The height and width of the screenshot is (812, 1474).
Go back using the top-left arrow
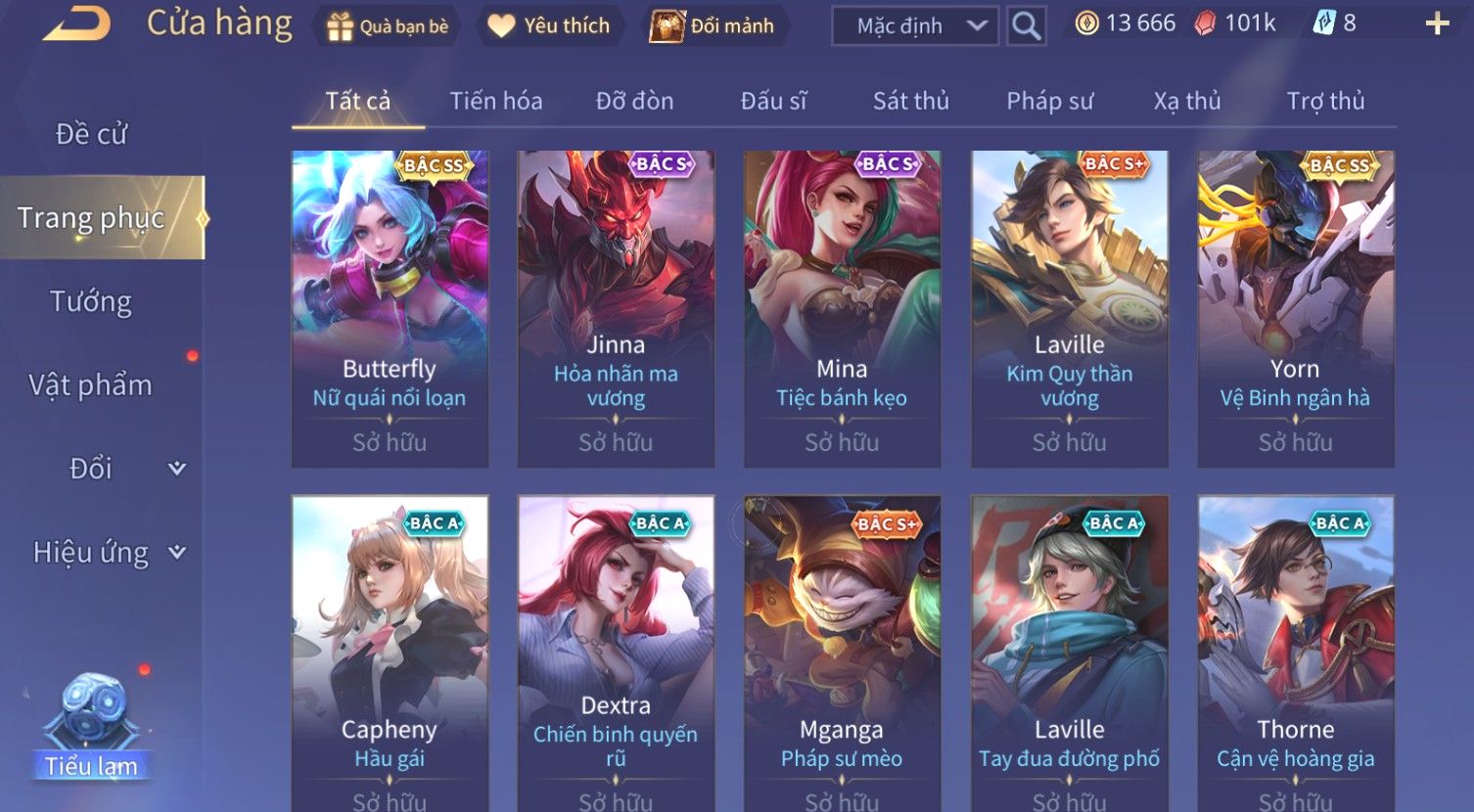point(76,24)
